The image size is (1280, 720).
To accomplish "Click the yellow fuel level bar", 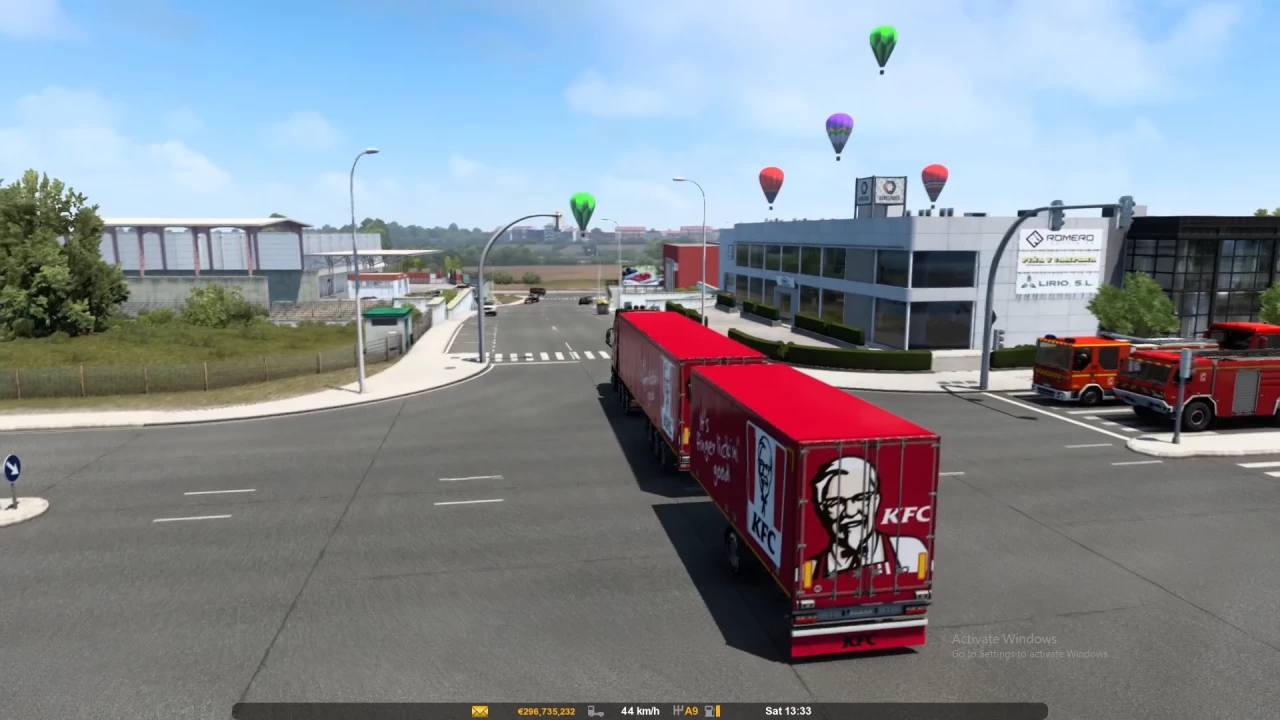I will [x=717, y=710].
